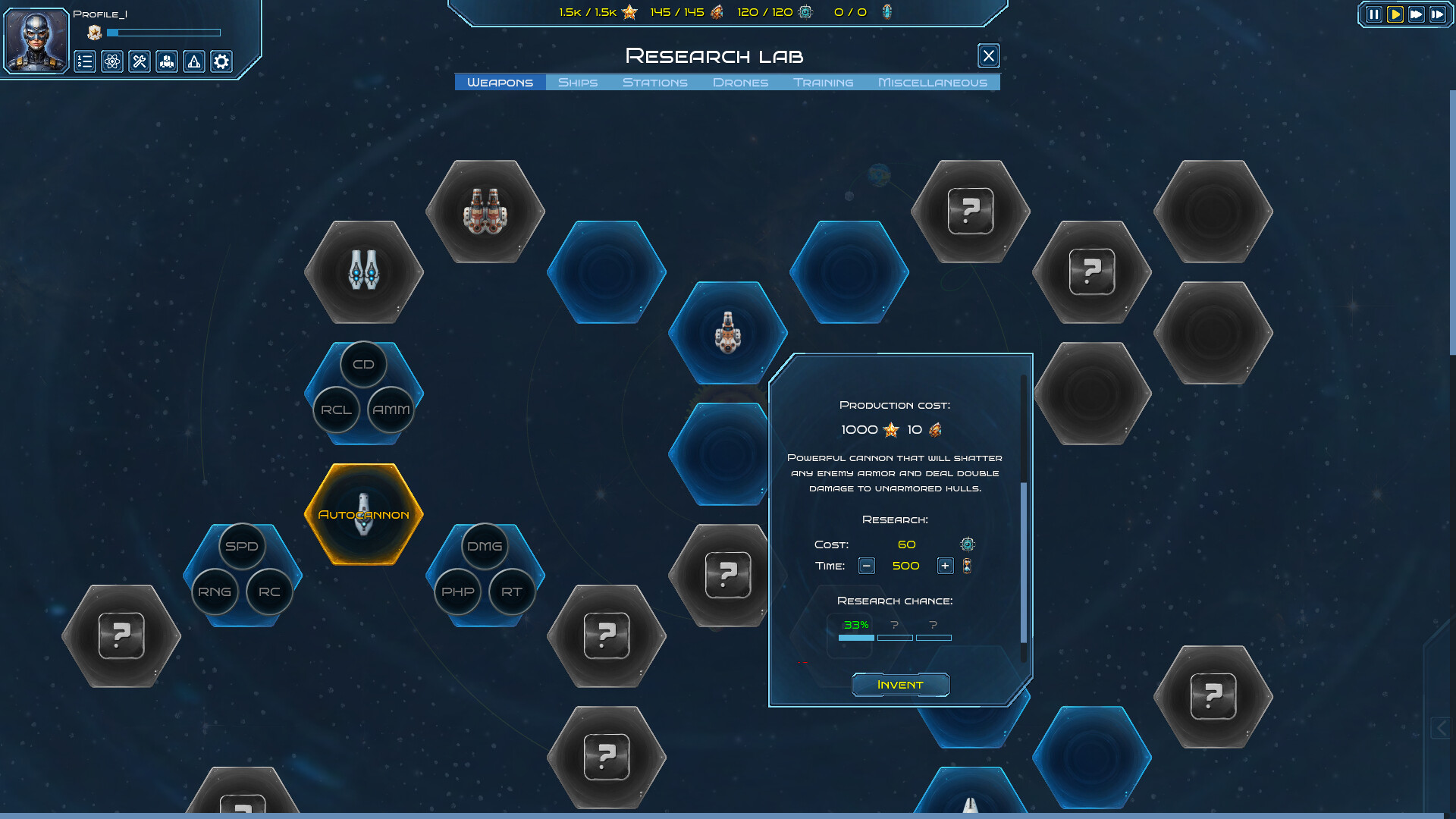Viewport: 1456px width, 819px height.
Task: Open the settings gear icon
Action: tap(221, 61)
